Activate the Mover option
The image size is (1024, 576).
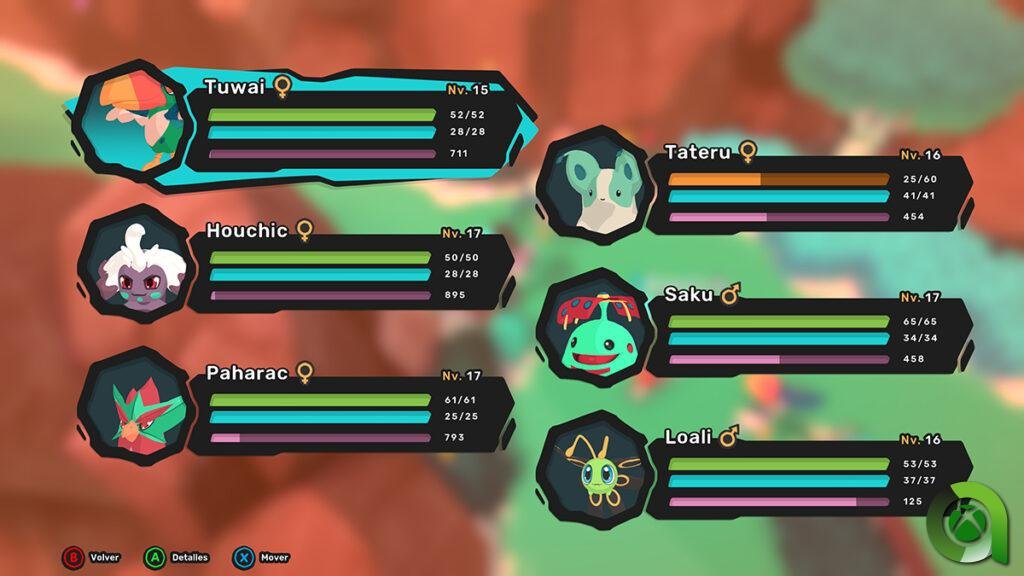273,557
